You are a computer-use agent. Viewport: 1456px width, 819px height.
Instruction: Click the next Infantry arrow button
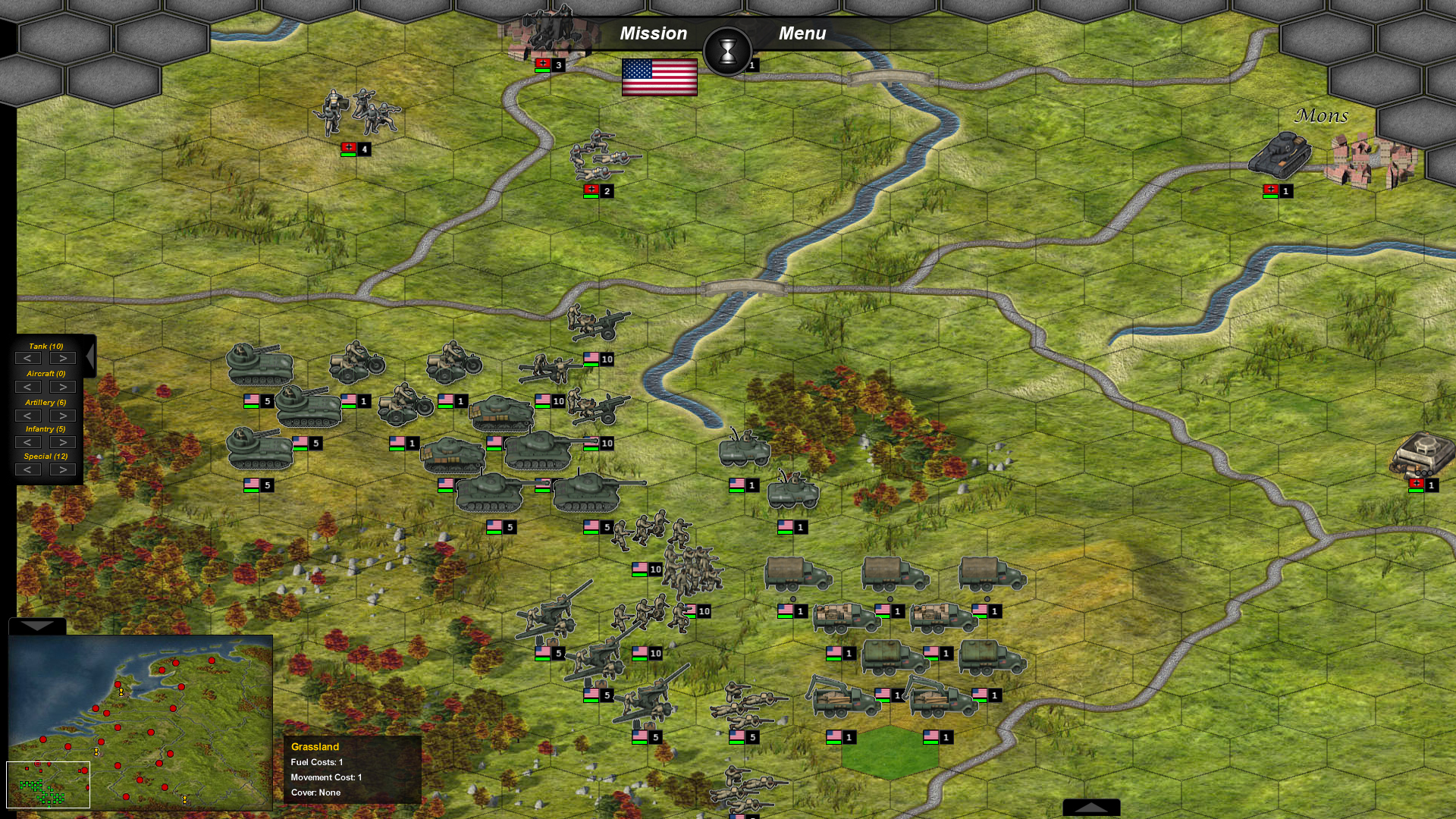(x=62, y=442)
